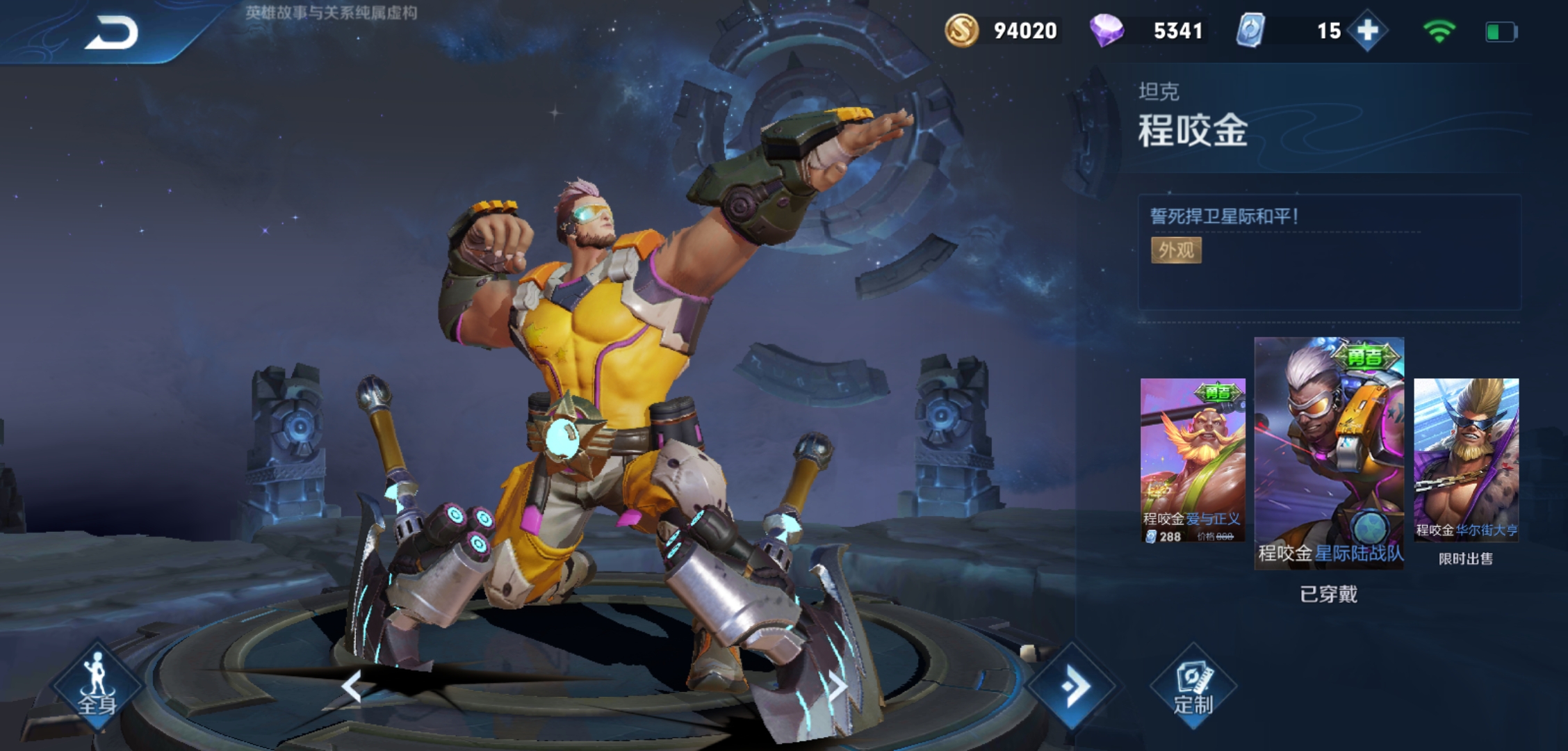
Task: Select the 星际陆战队 skin thumbnail
Action: tap(1329, 453)
